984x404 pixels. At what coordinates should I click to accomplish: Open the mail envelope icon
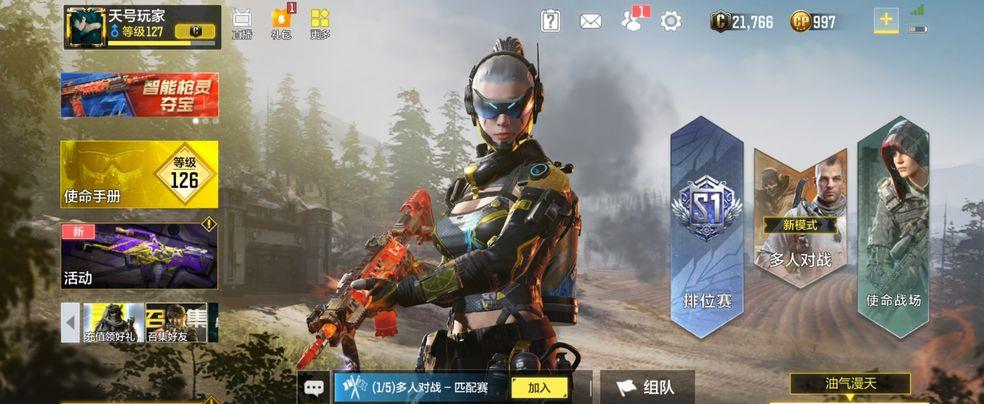click(591, 21)
